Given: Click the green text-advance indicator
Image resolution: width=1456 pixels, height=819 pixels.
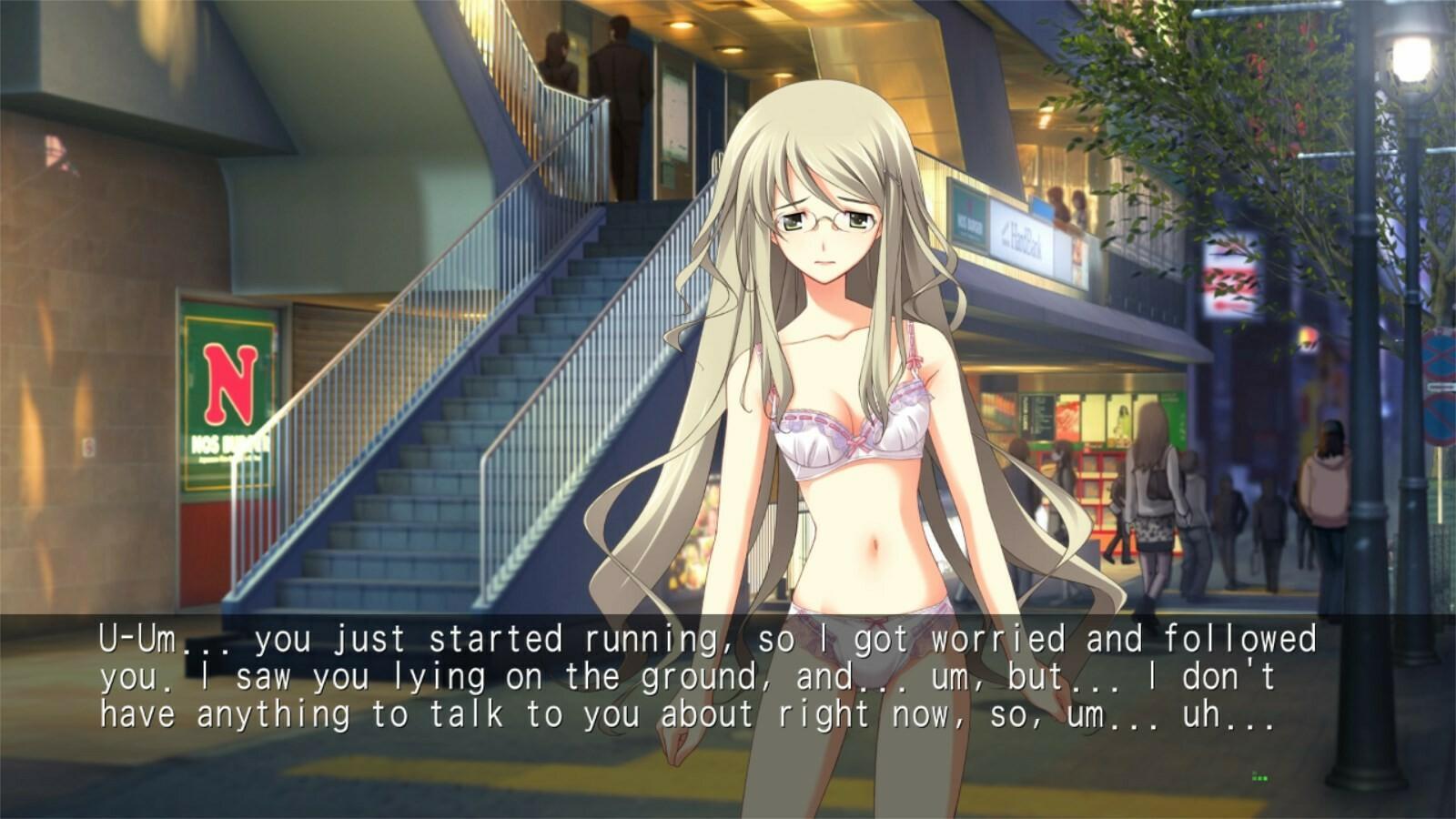Looking at the screenshot, I should [1259, 776].
